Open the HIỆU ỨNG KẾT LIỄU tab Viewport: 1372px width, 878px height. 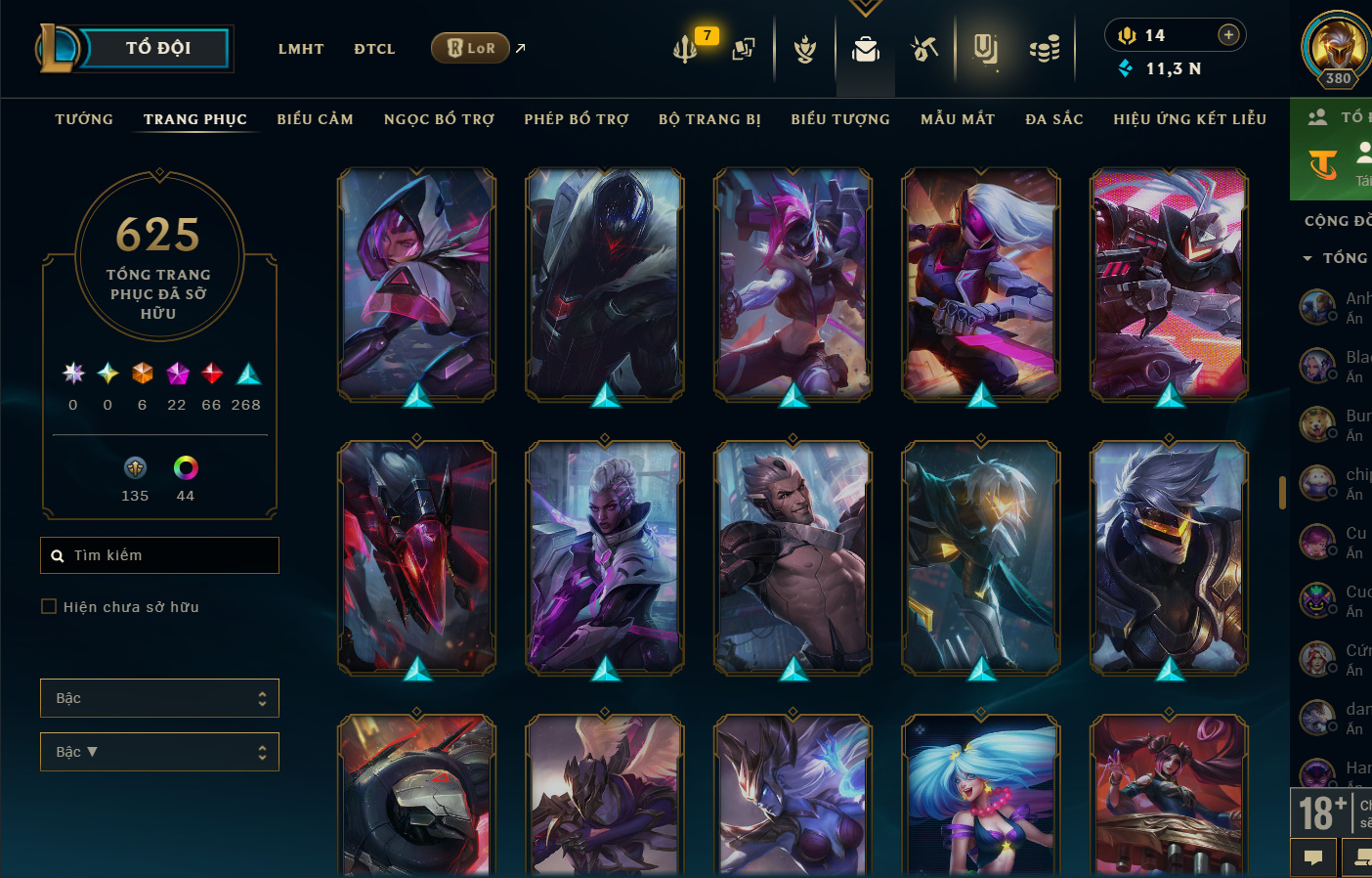tap(1189, 119)
